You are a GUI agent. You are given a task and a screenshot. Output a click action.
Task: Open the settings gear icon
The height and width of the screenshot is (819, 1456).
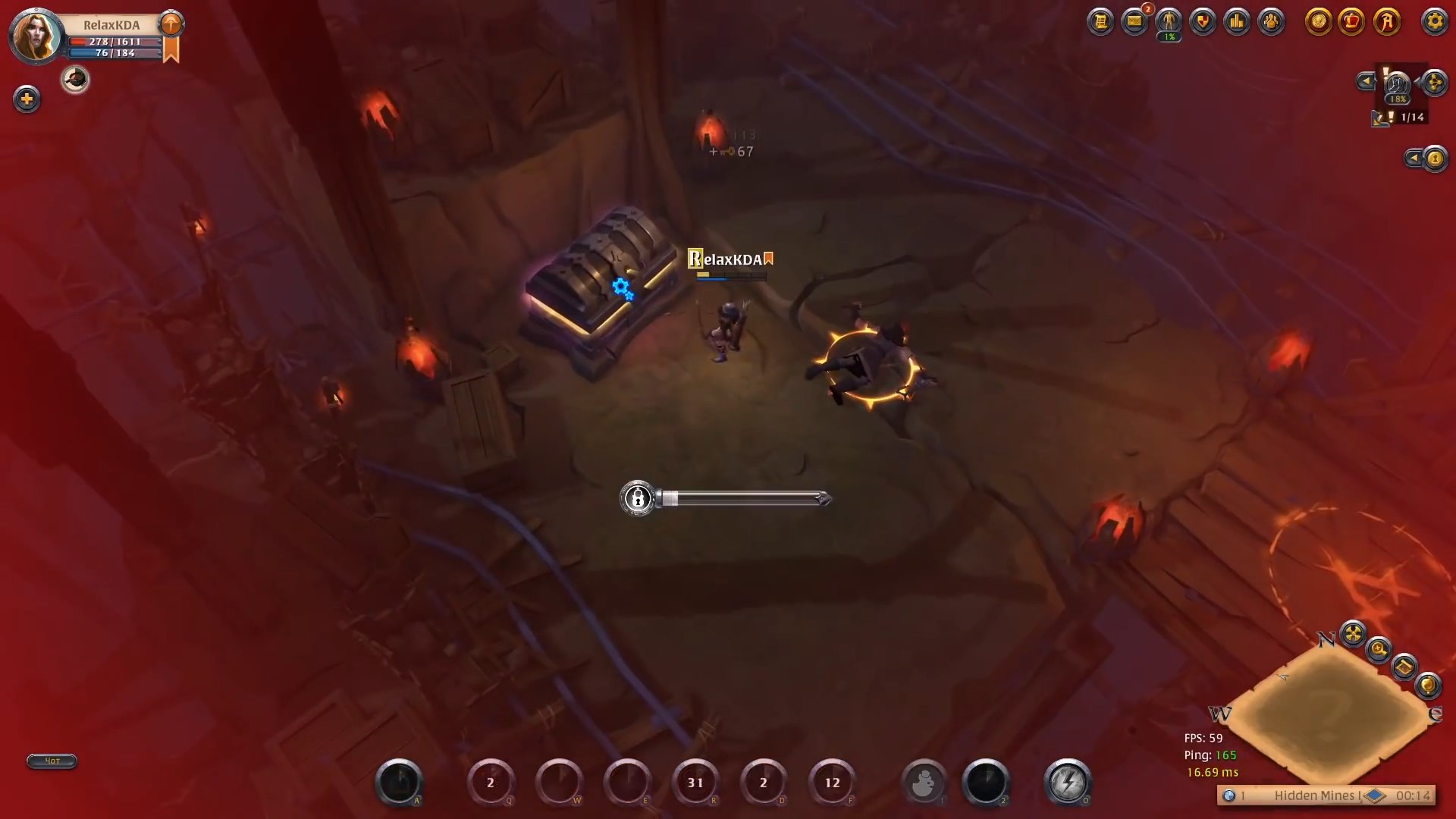pyautogui.click(x=1434, y=21)
